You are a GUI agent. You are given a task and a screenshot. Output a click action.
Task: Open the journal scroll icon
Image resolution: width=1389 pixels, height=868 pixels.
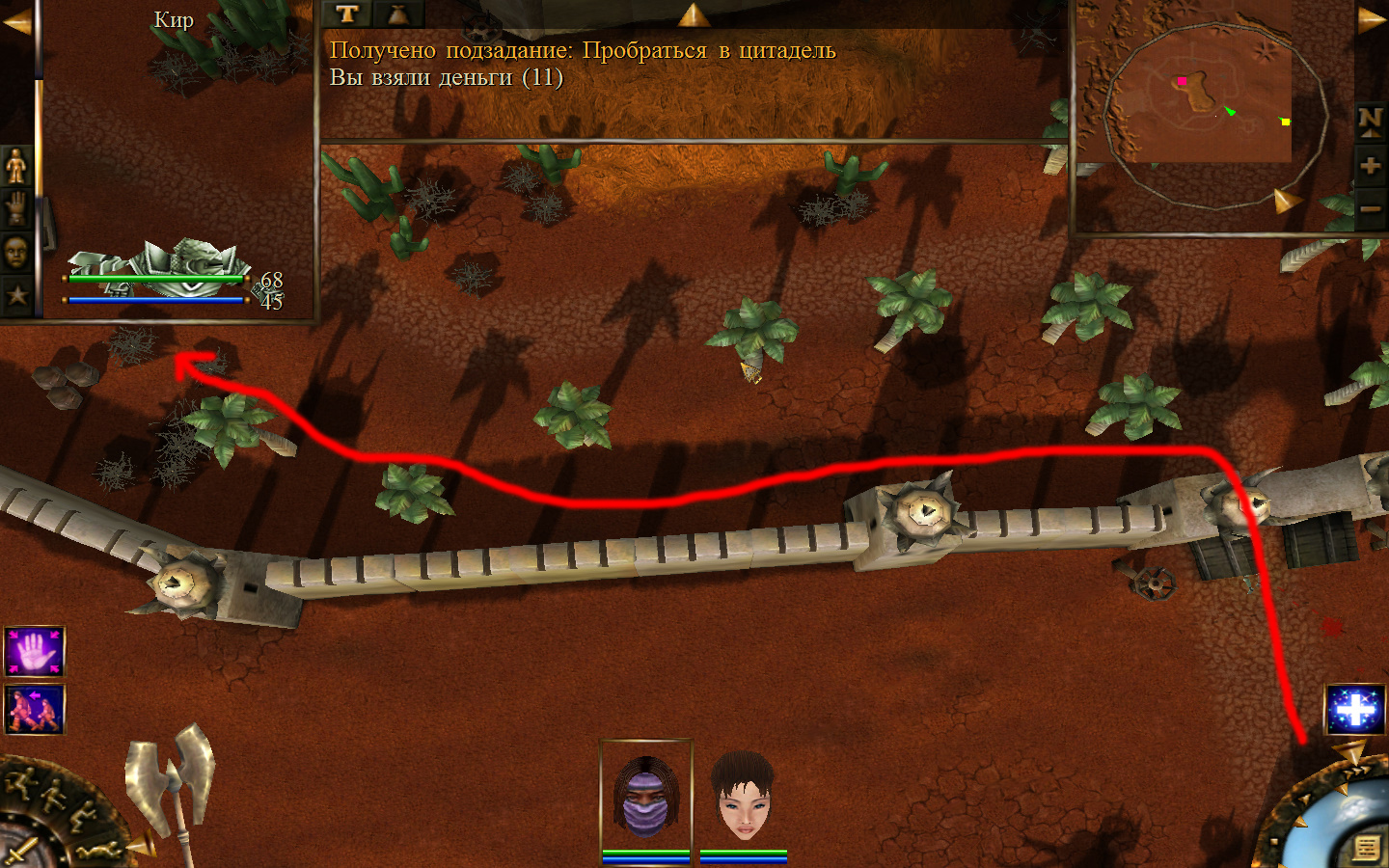[x=1366, y=848]
